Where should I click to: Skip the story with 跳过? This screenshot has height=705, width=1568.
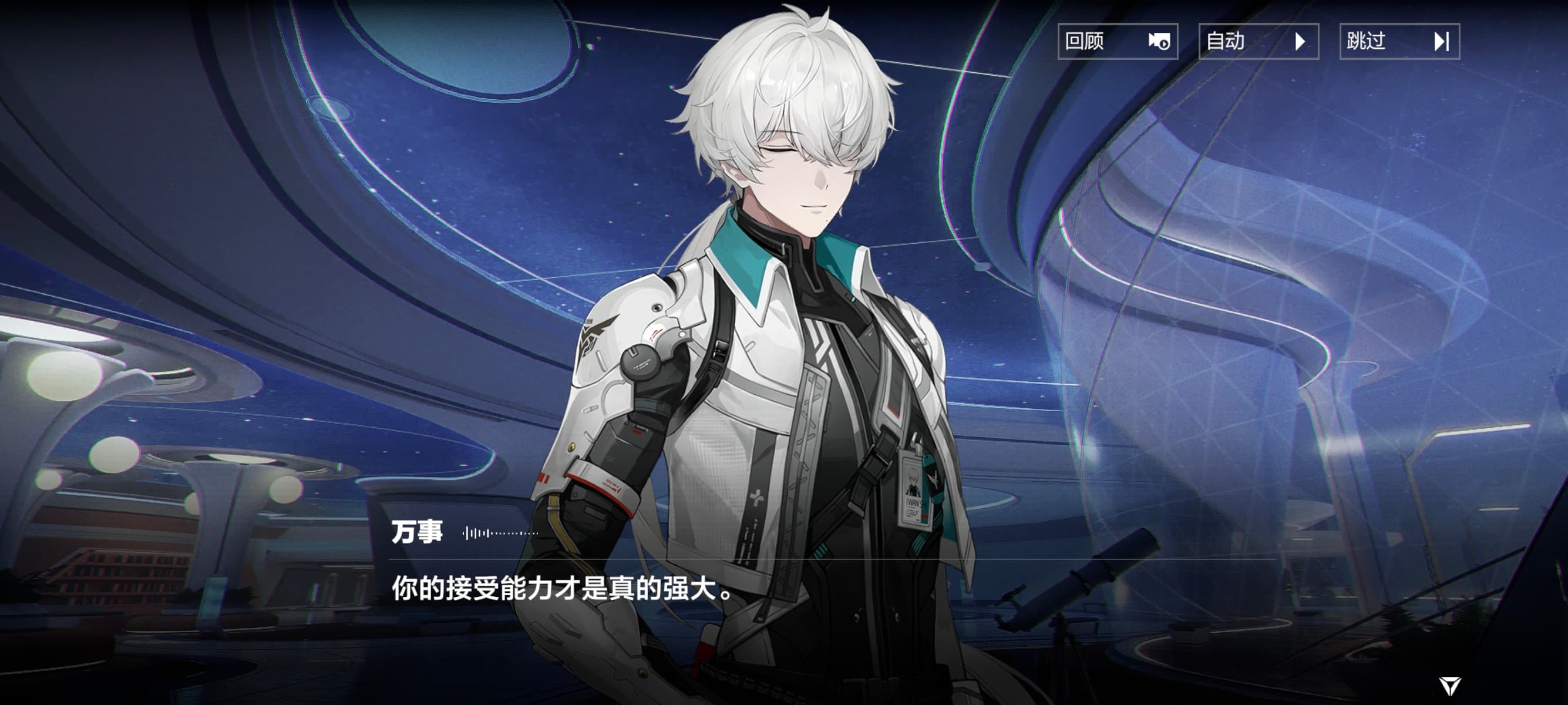pos(1399,41)
